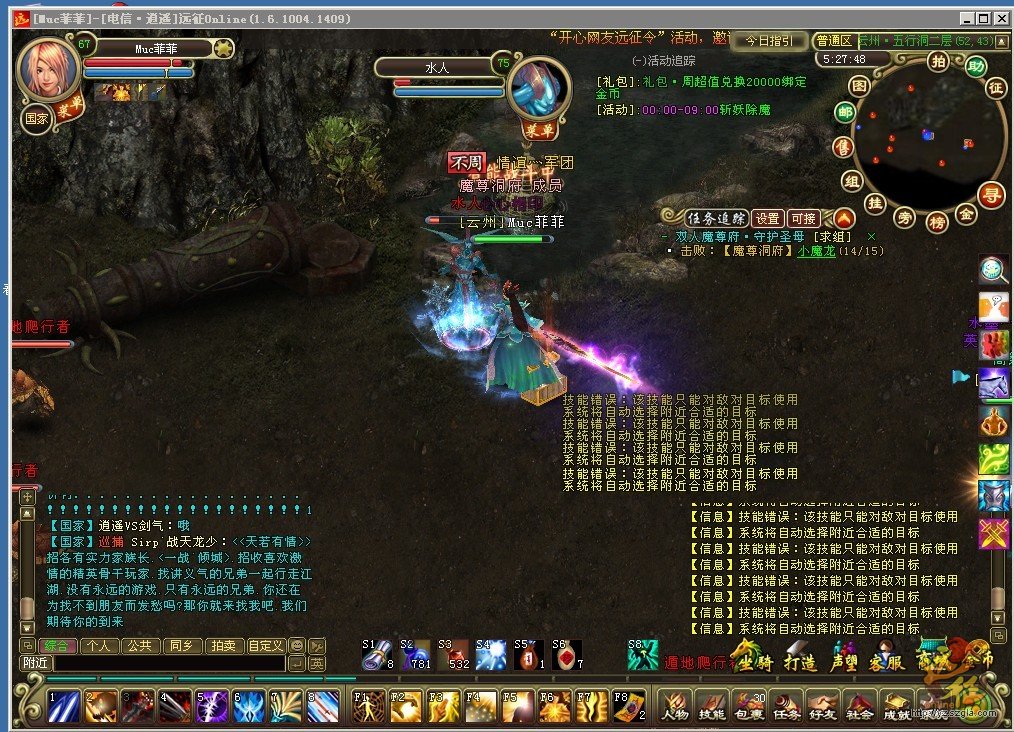Viewport: 1014px width, 732px height.
Task: Open the 技能 skills panel
Action: tap(711, 706)
